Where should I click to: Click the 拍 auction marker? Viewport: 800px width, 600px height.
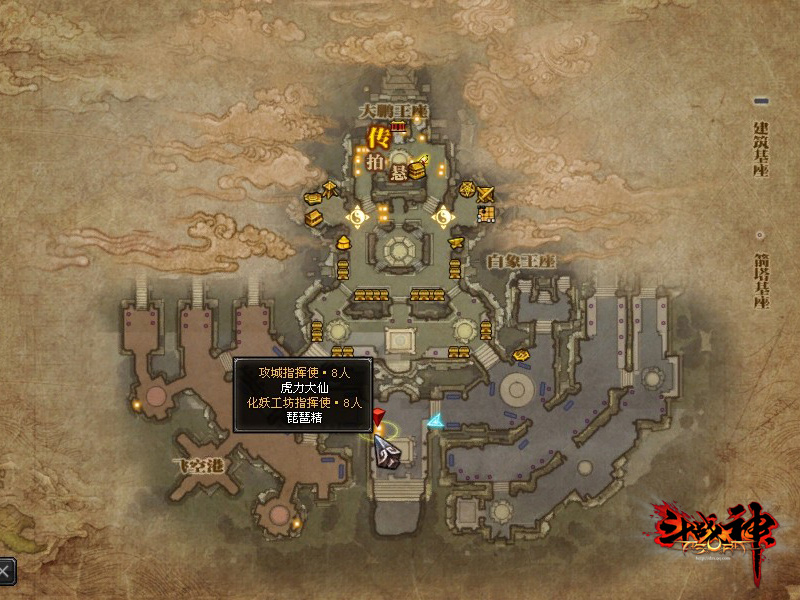point(375,162)
